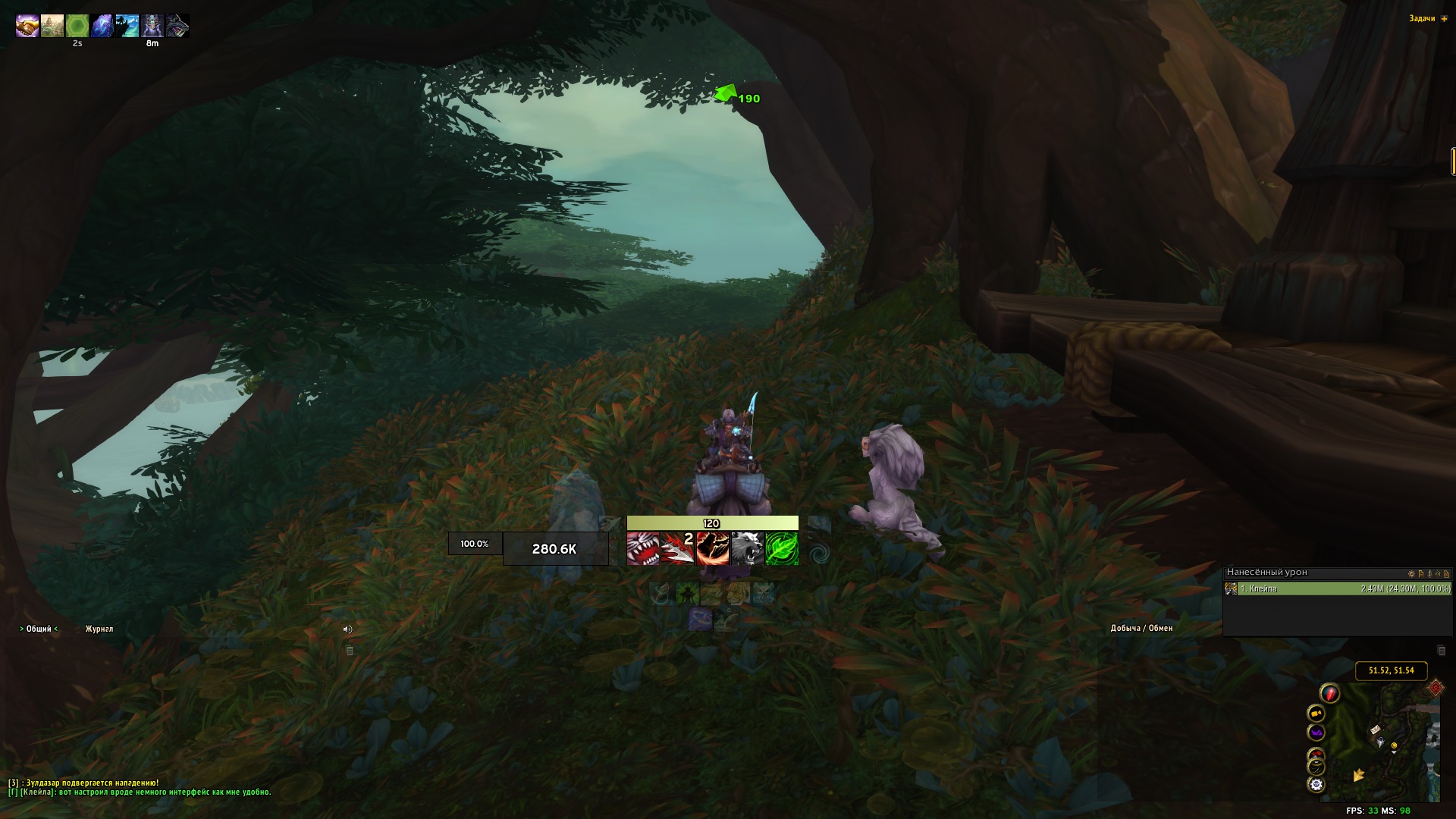Open the Журнал chat tab
The width and height of the screenshot is (1456, 819).
(x=99, y=629)
